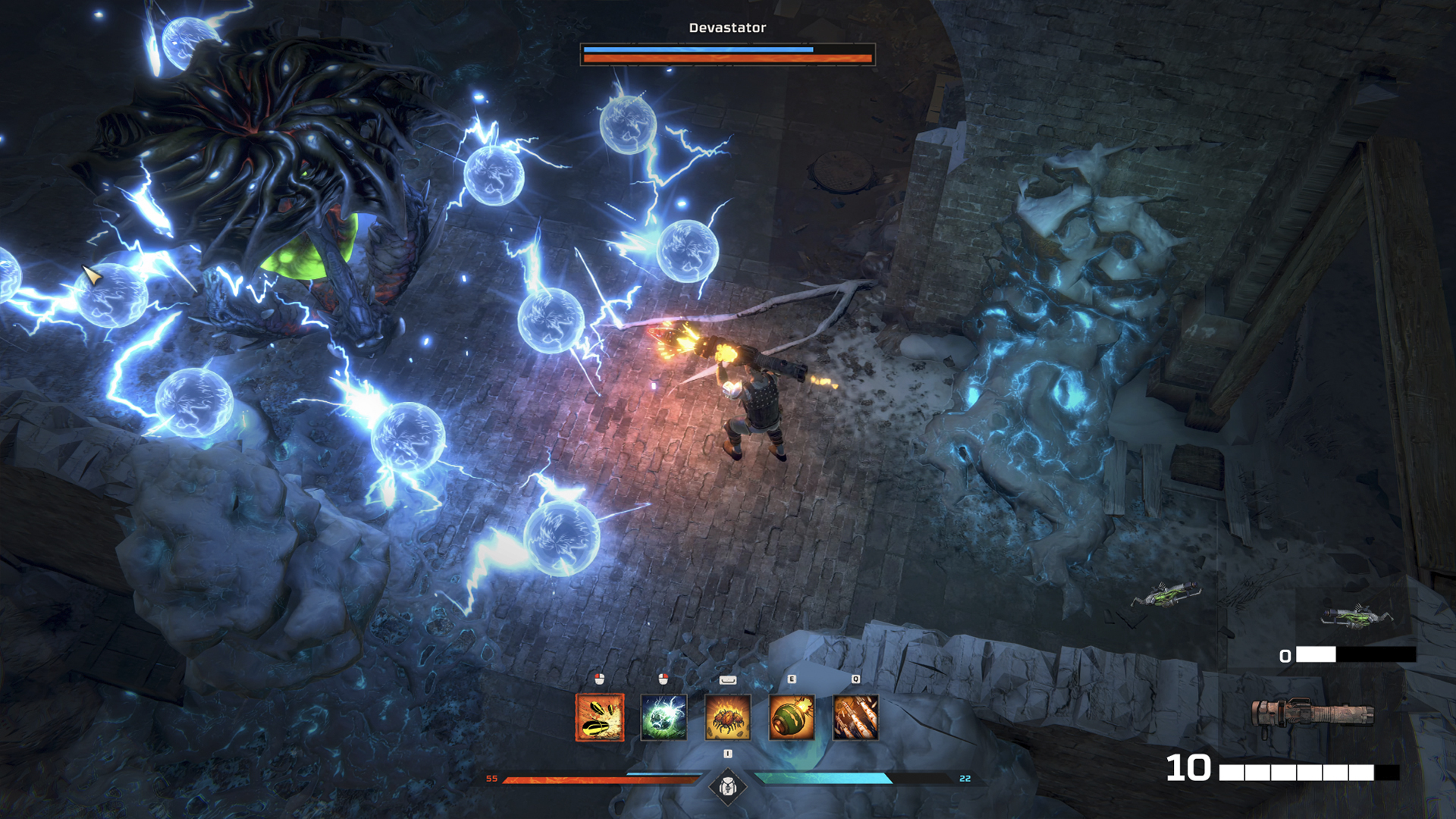The width and height of the screenshot is (1456, 819).
Task: Activate the lightning orb ability
Action: tap(664, 717)
